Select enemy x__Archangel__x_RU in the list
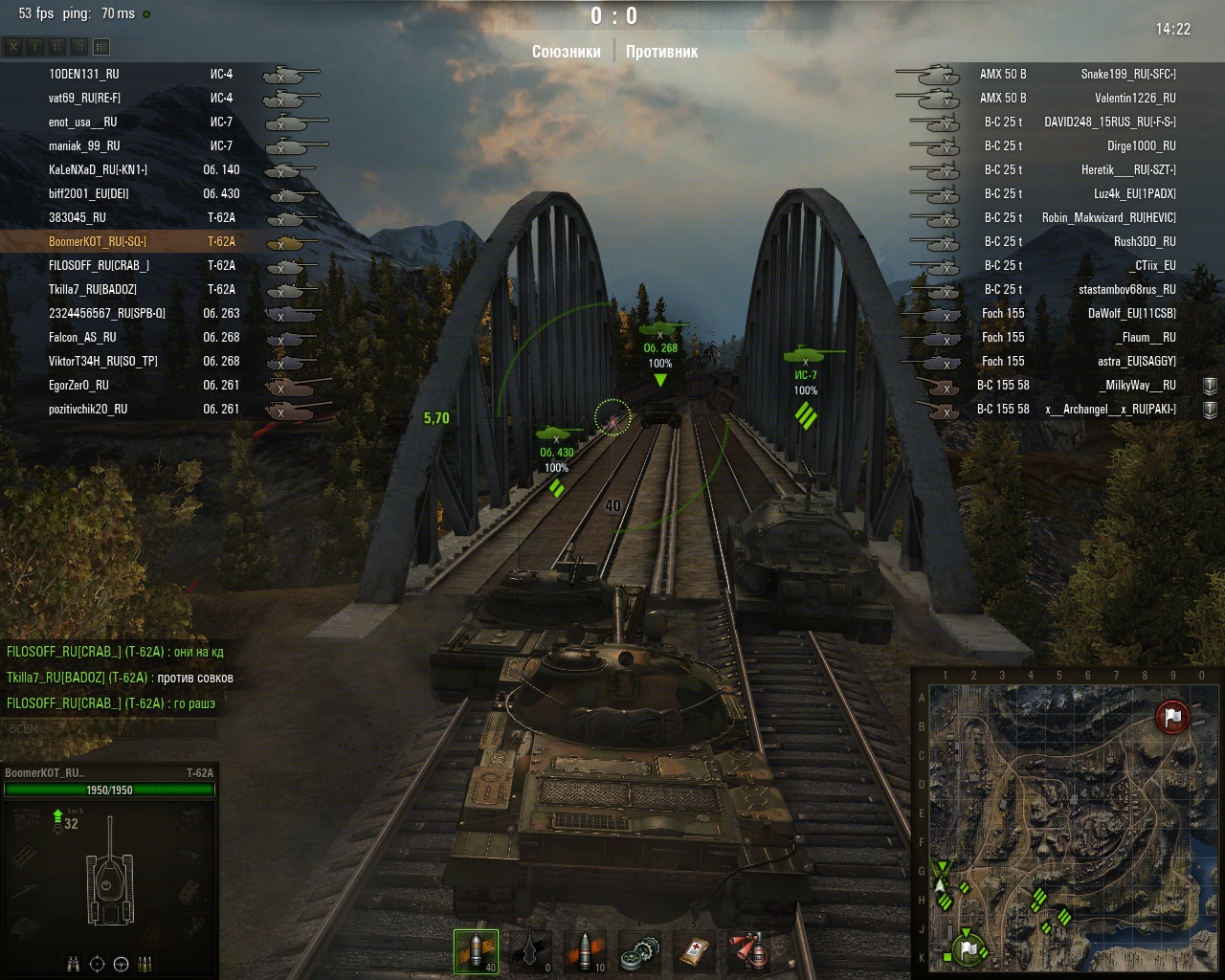Viewport: 1225px width, 980px height. tap(1110, 409)
